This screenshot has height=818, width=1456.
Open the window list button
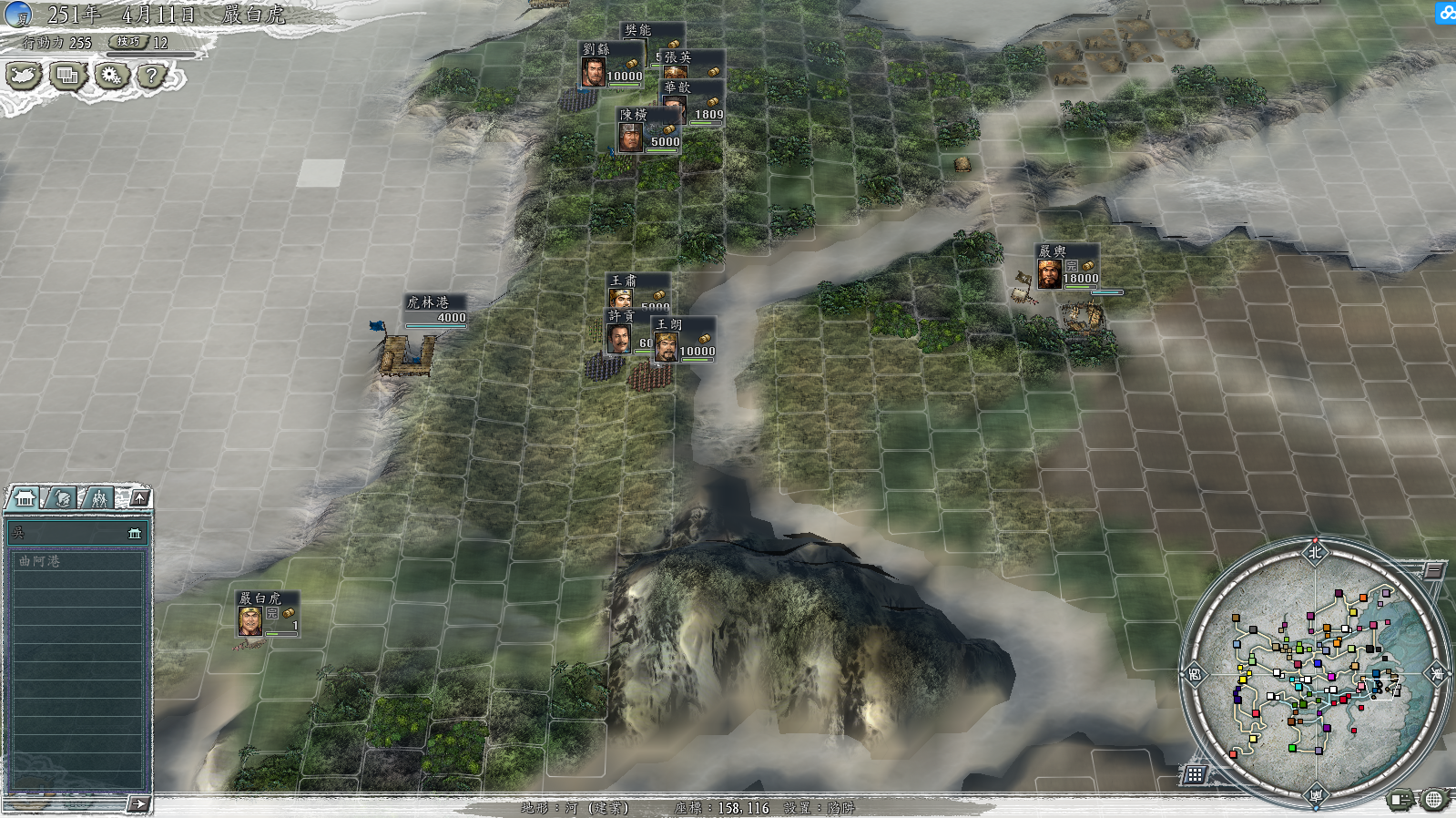click(x=67, y=75)
